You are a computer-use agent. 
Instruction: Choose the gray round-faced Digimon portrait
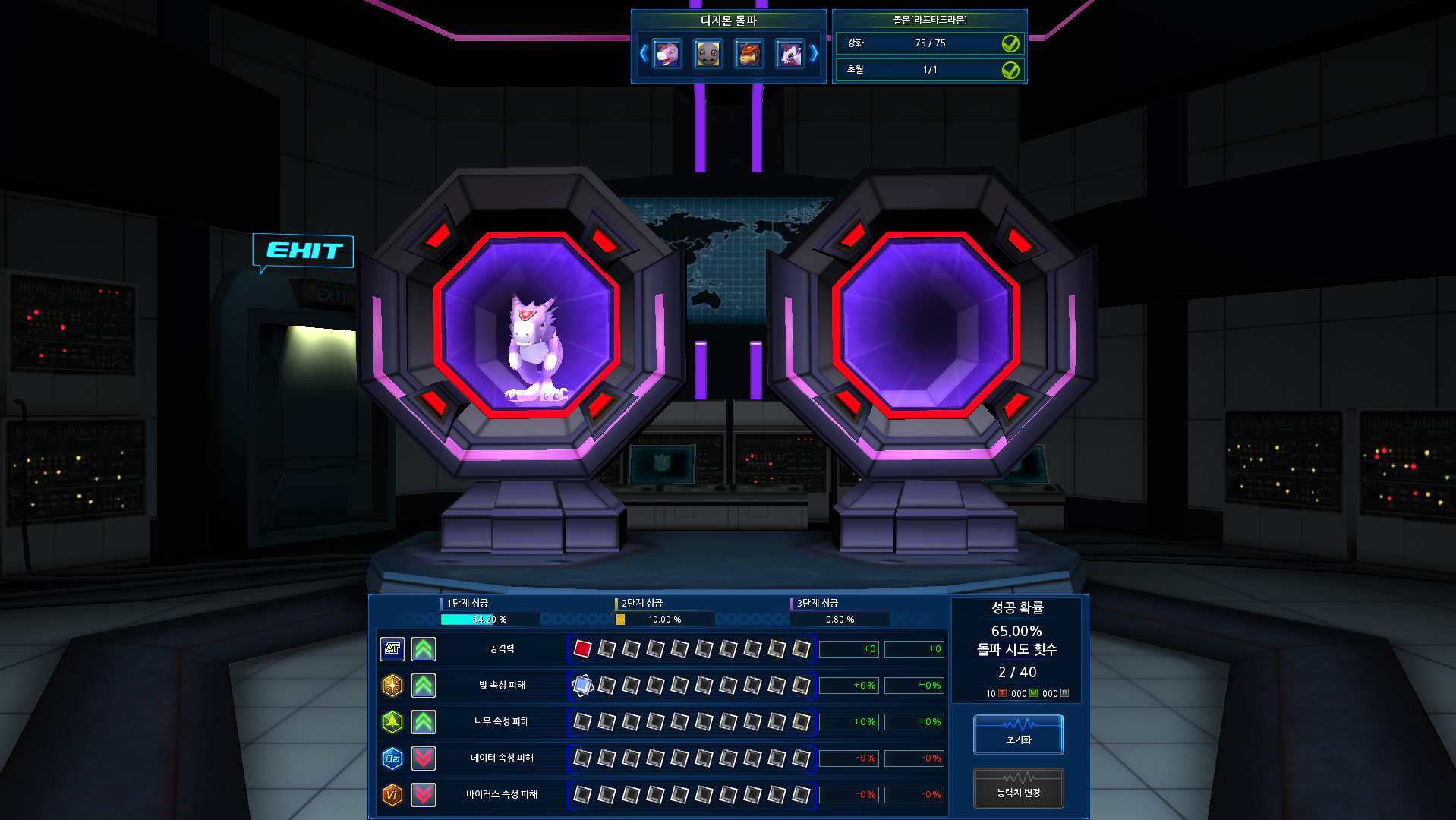click(x=708, y=54)
